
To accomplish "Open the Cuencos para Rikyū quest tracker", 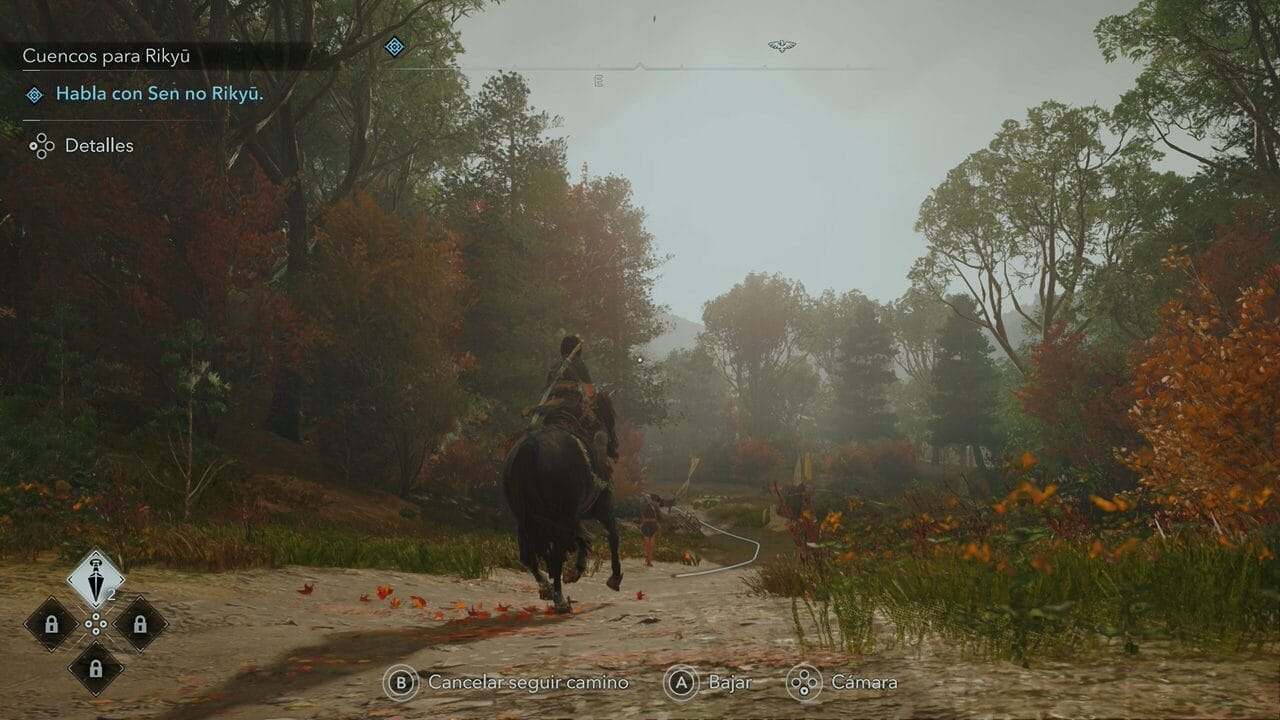I will tap(108, 56).
